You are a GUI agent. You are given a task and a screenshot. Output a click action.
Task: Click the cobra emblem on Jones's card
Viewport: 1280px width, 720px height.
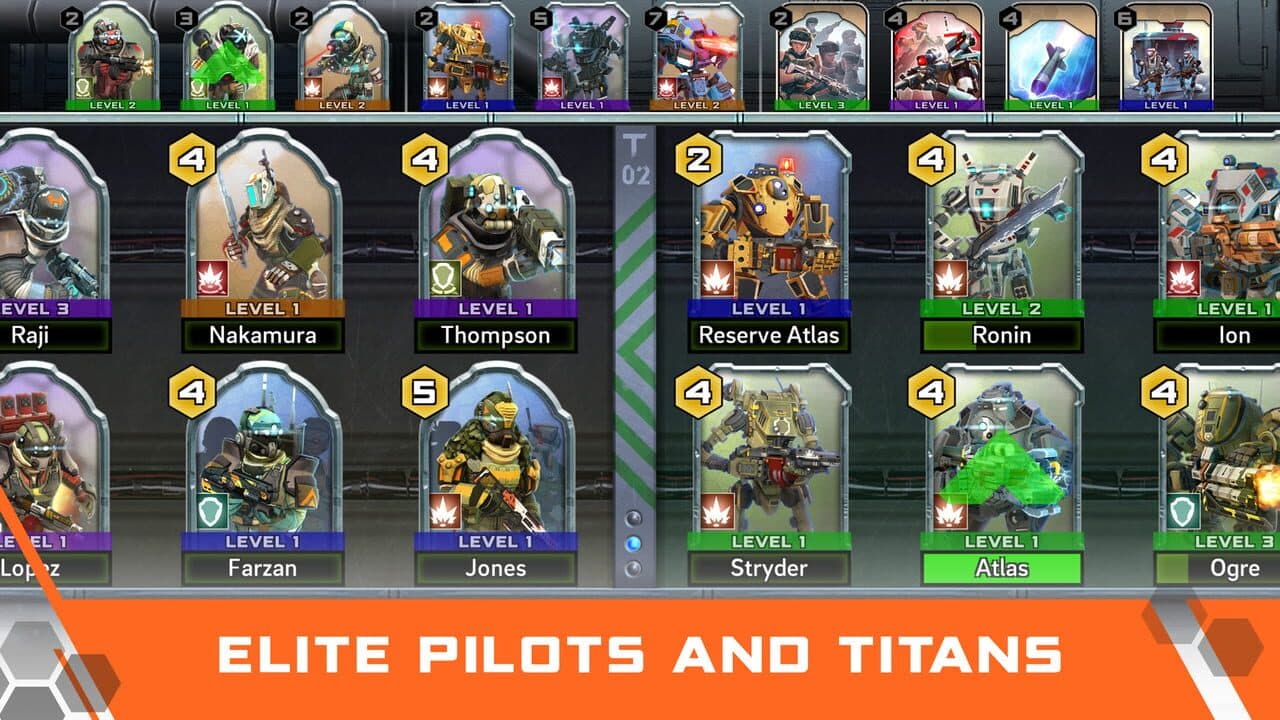(444, 510)
